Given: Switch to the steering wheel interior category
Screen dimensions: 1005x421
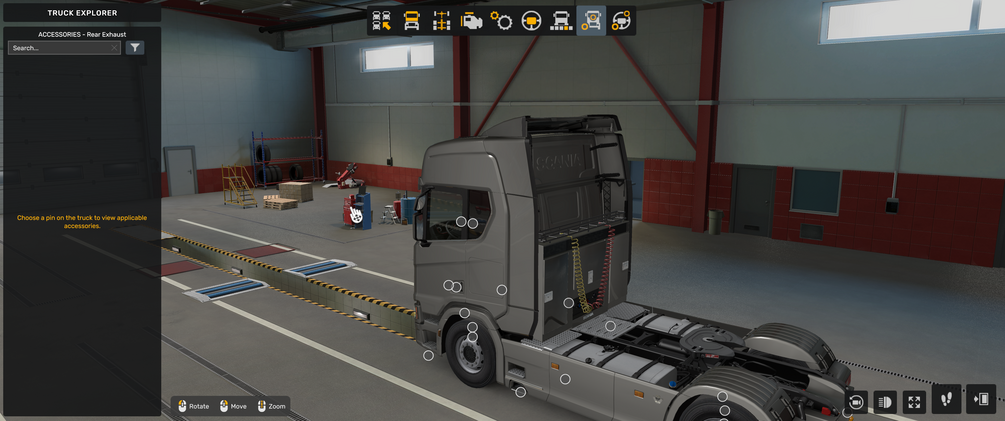Looking at the screenshot, I should [x=531, y=21].
